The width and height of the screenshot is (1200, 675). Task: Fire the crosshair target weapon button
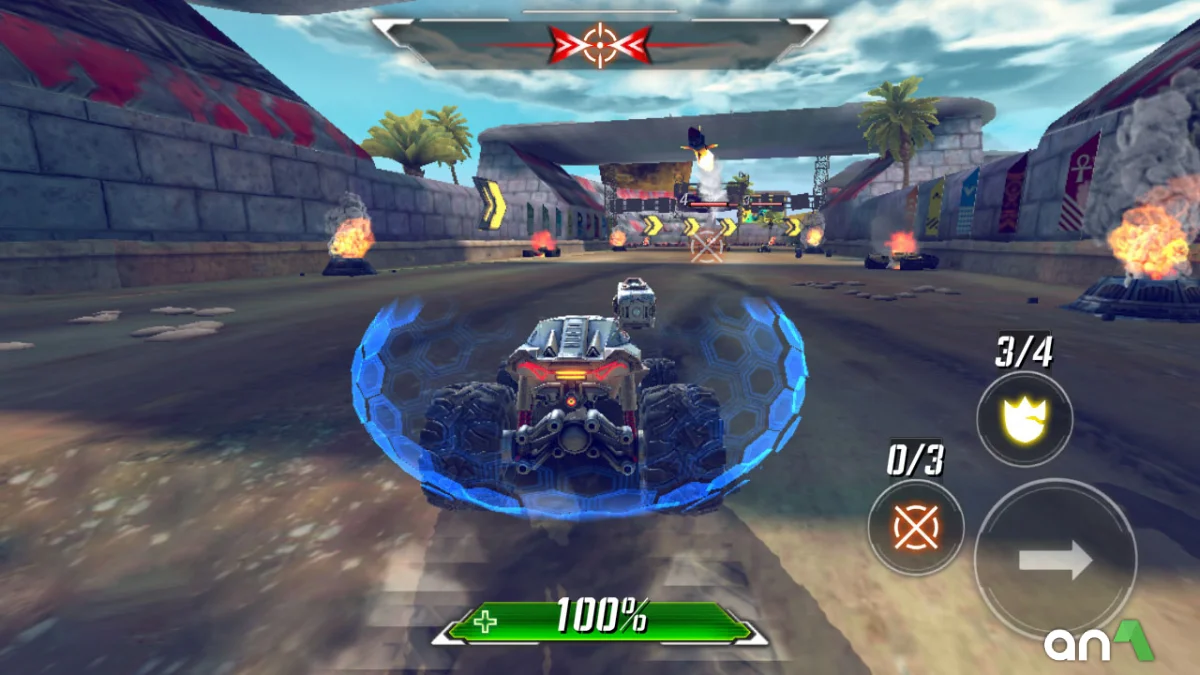coord(915,527)
